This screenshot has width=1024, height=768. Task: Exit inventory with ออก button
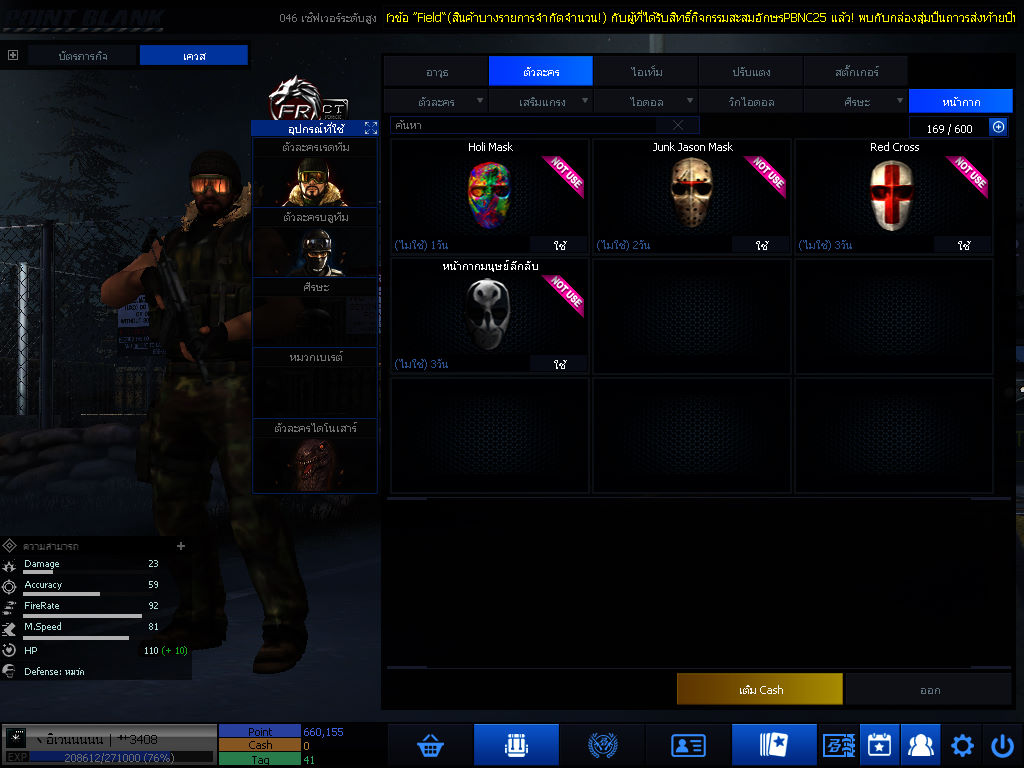tap(929, 689)
